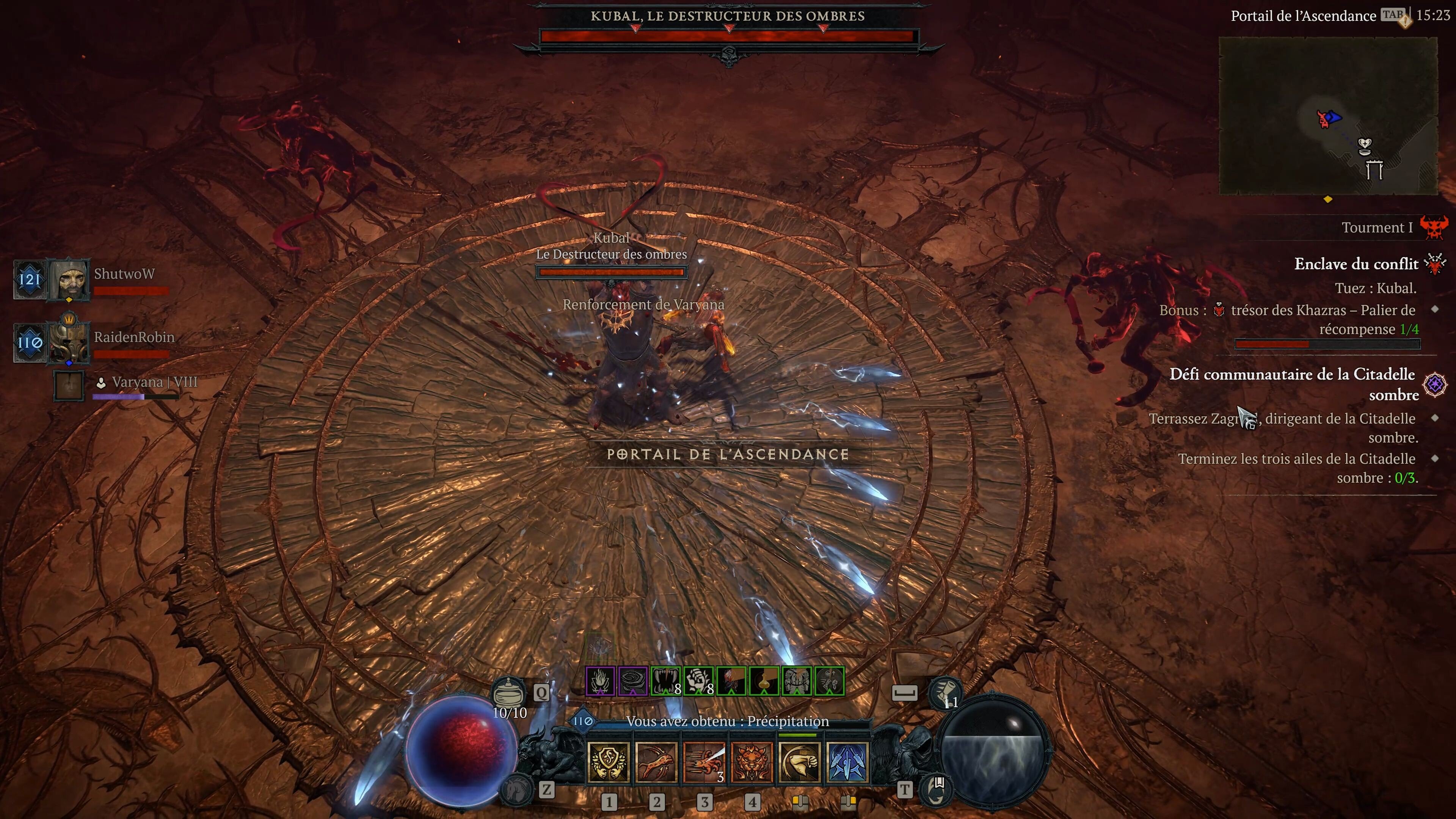
Task: Inspect the purple flame buff icon
Action: click(600, 681)
